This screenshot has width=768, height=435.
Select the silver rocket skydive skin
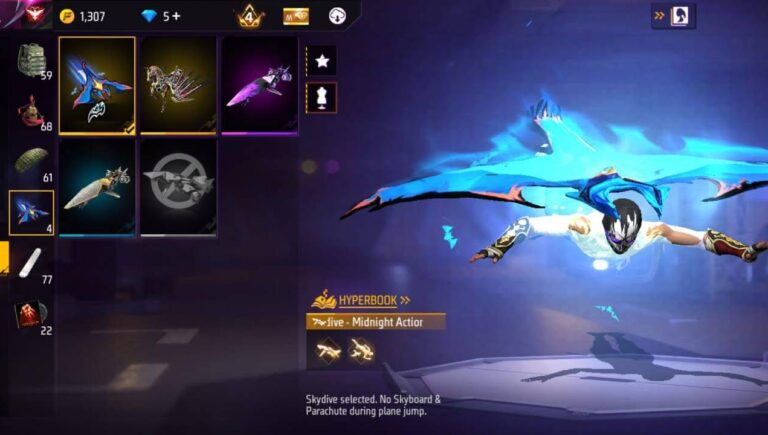pyautogui.click(x=97, y=187)
